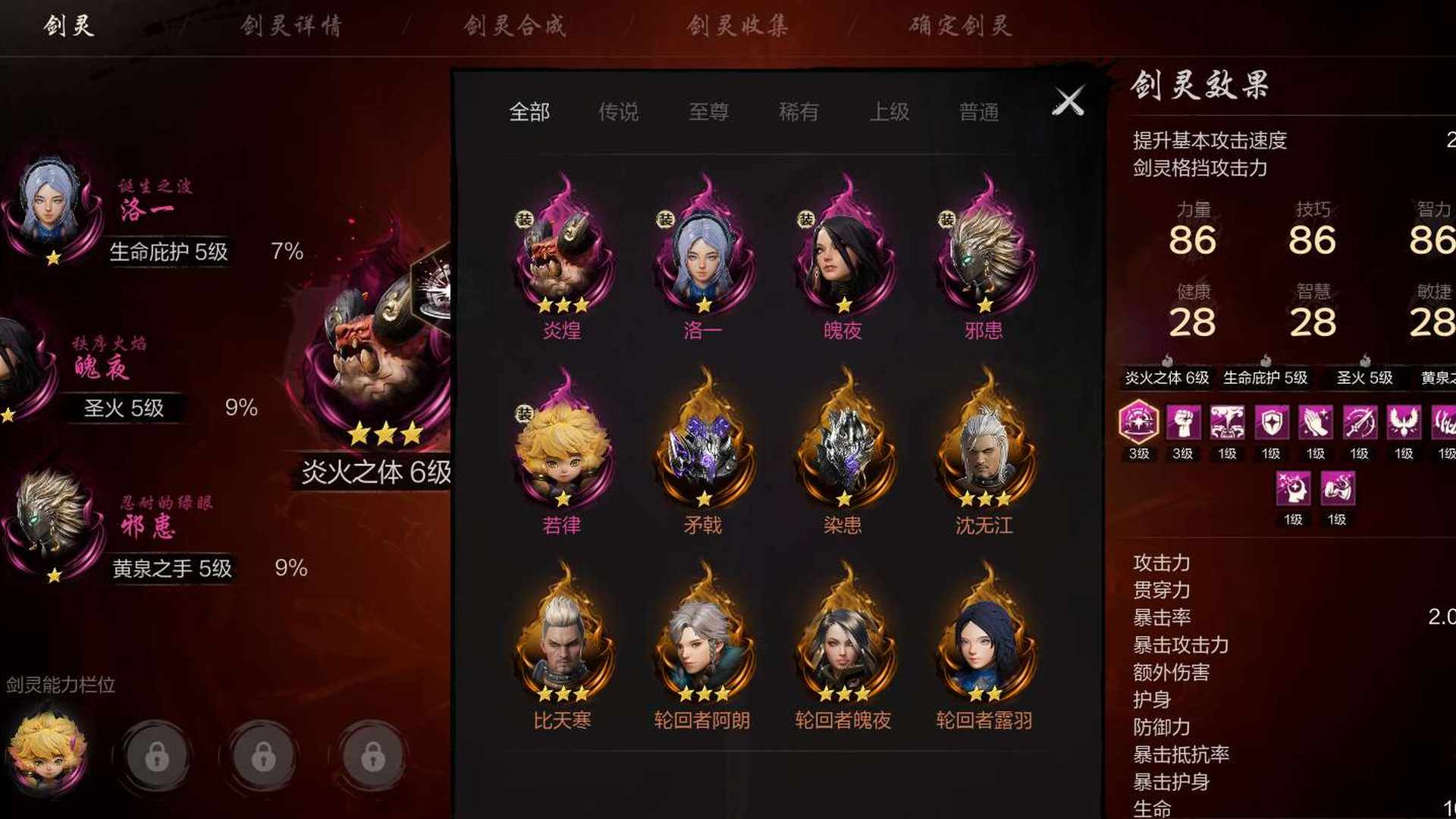
Task: Switch to the 传说 filter tab
Action: 618,112
